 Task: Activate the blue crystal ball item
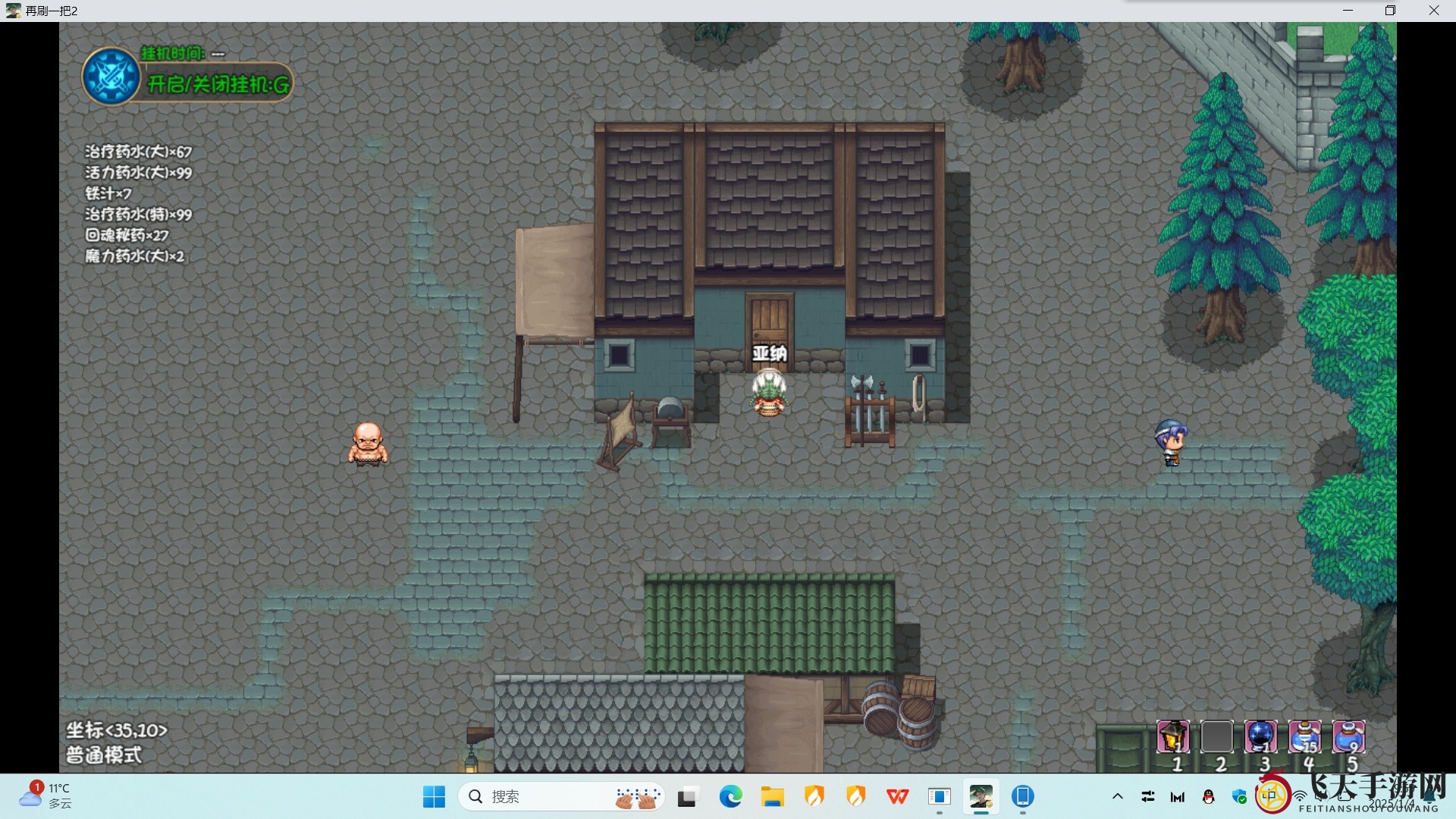pos(1260,736)
